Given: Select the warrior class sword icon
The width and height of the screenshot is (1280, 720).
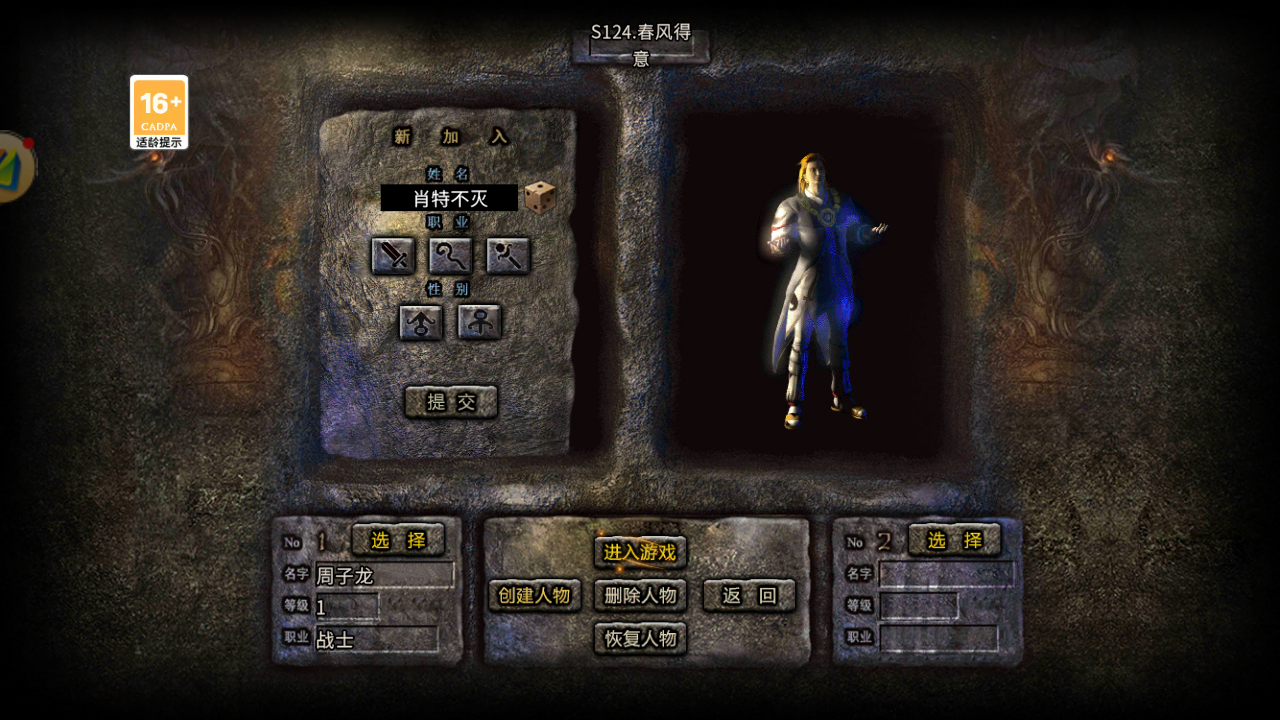Looking at the screenshot, I should click(394, 256).
